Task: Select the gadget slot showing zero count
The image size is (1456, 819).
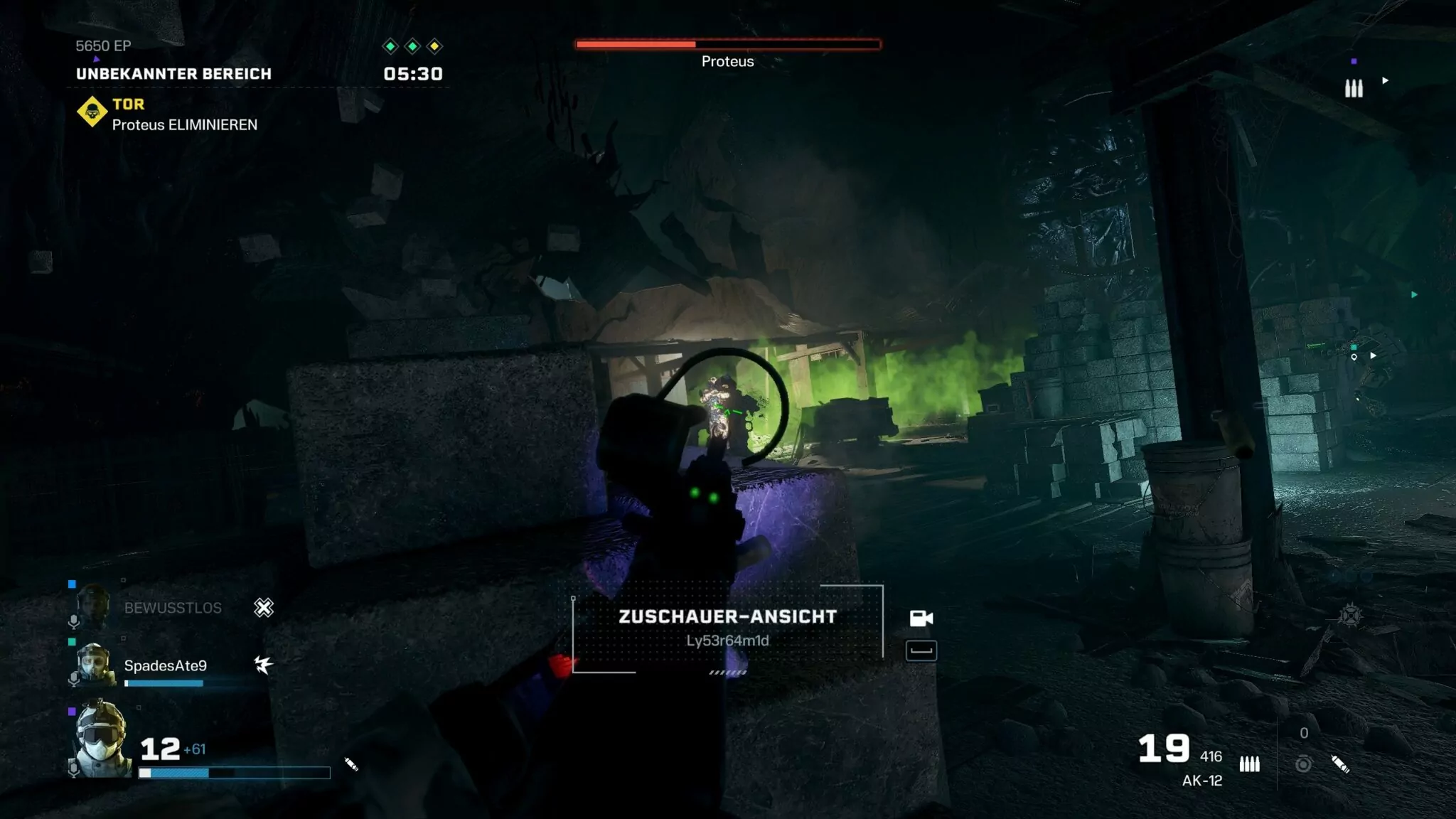Action: coord(1303,764)
